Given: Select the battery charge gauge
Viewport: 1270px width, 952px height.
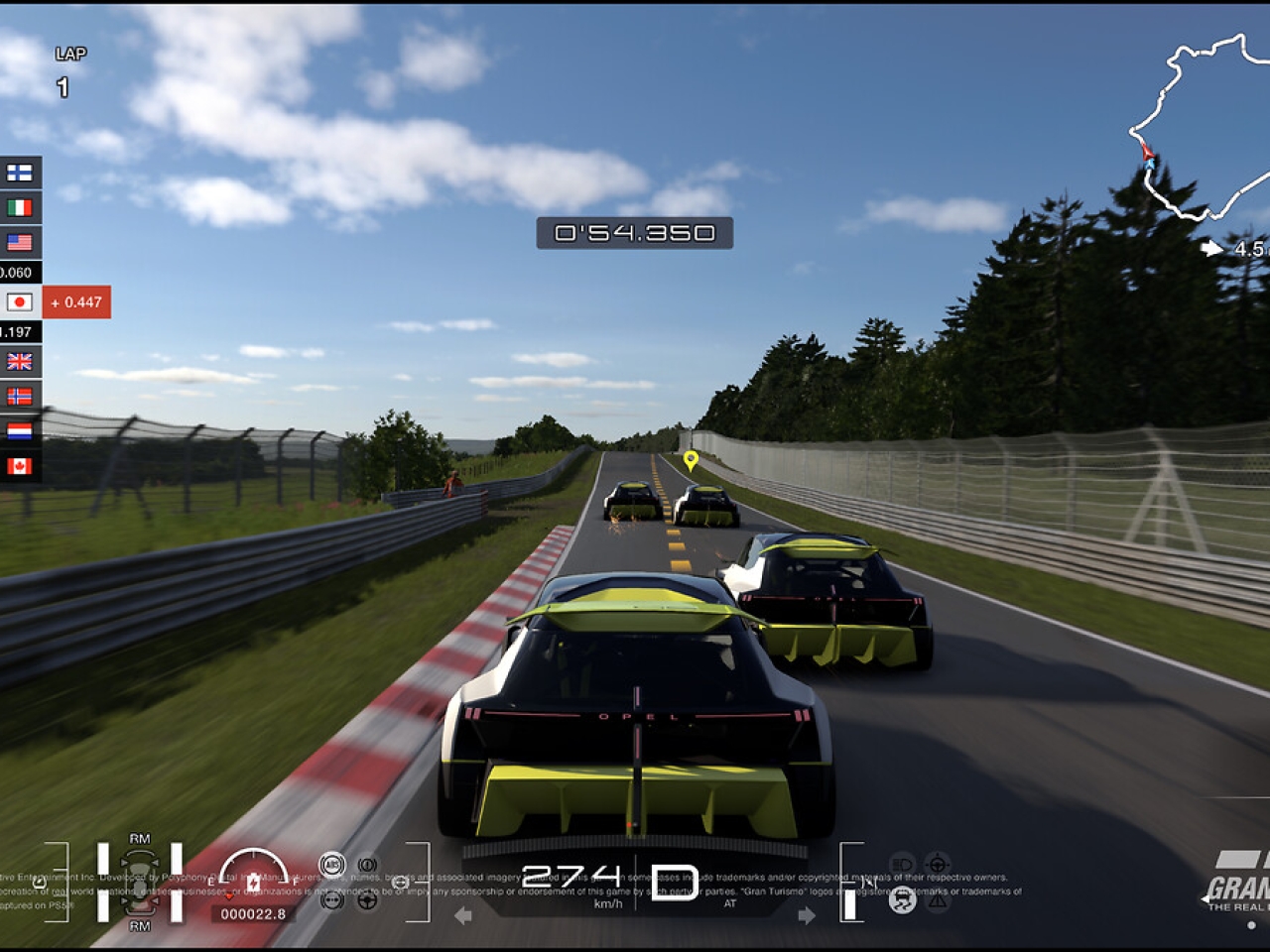Looking at the screenshot, I should [253, 877].
